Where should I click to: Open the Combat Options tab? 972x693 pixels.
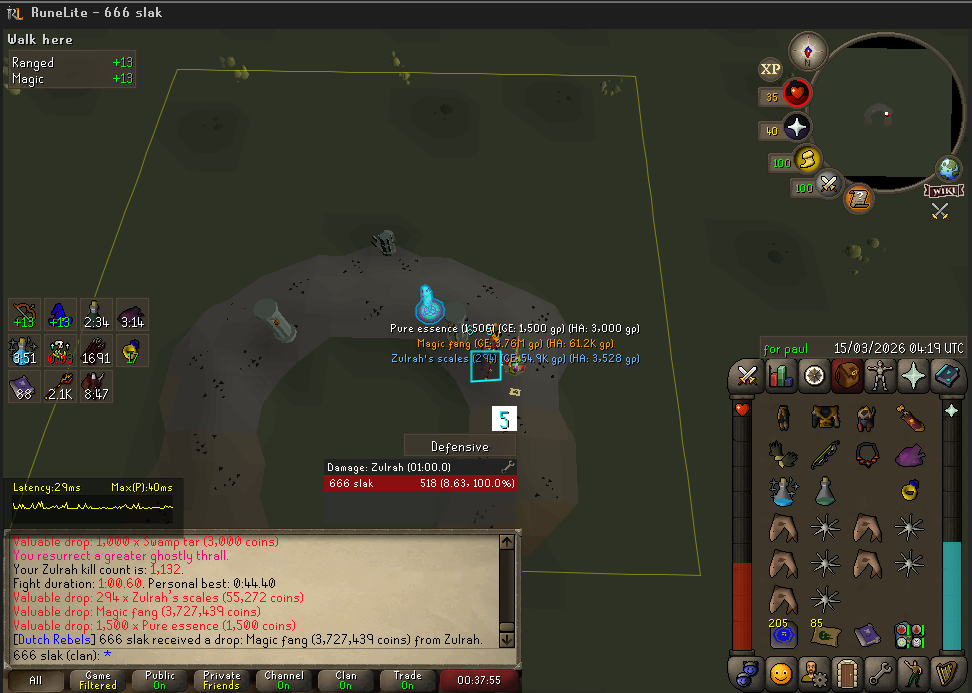(747, 376)
